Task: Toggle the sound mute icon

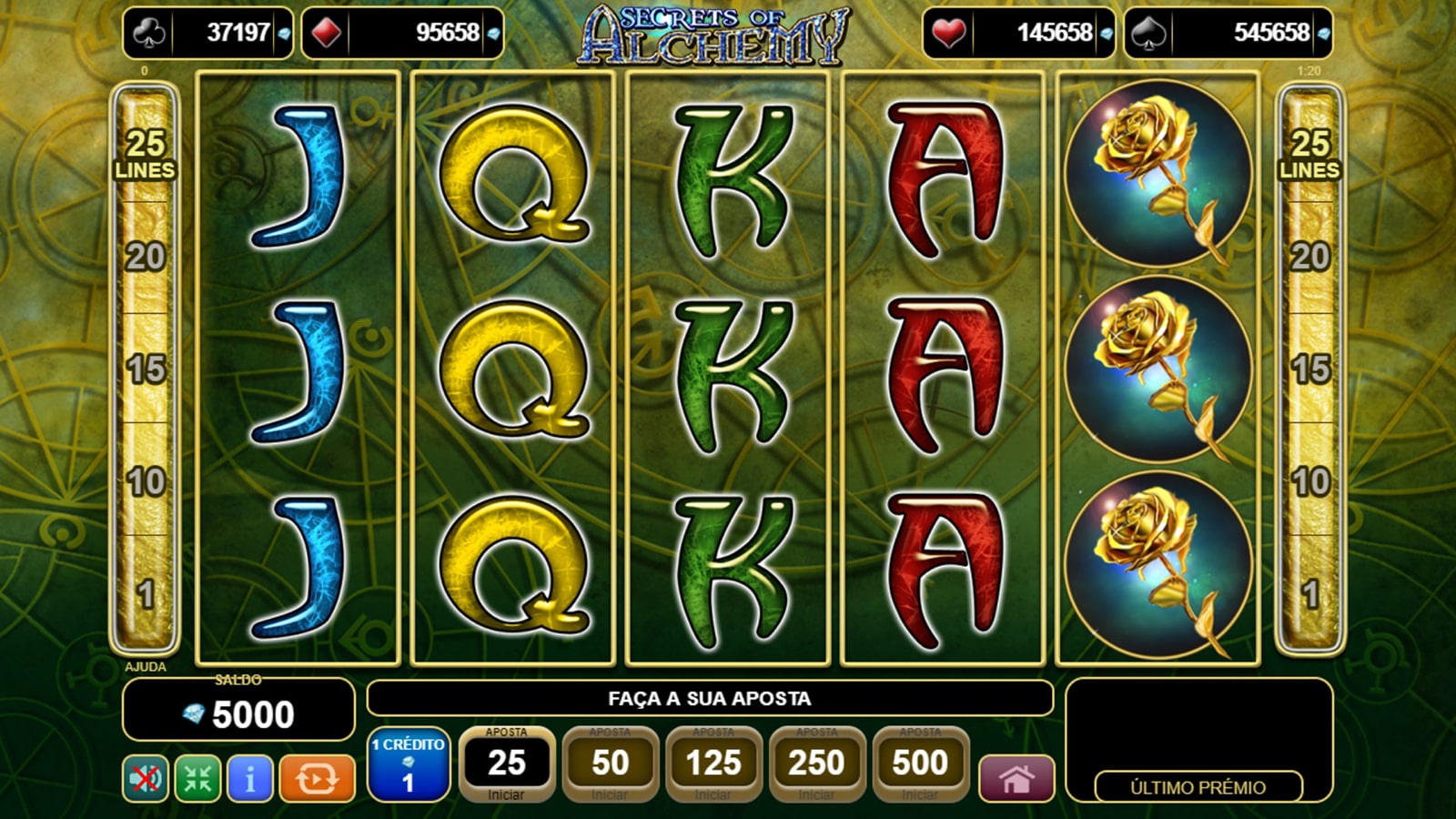Action: (146, 779)
